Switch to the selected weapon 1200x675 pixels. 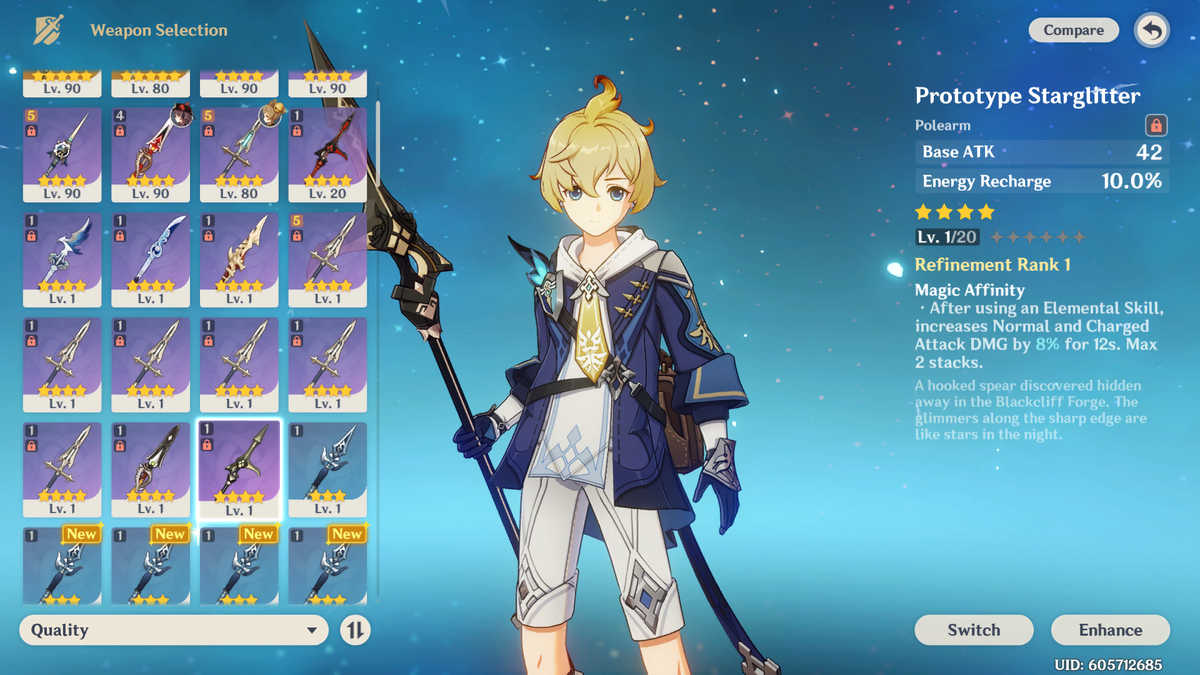(973, 630)
